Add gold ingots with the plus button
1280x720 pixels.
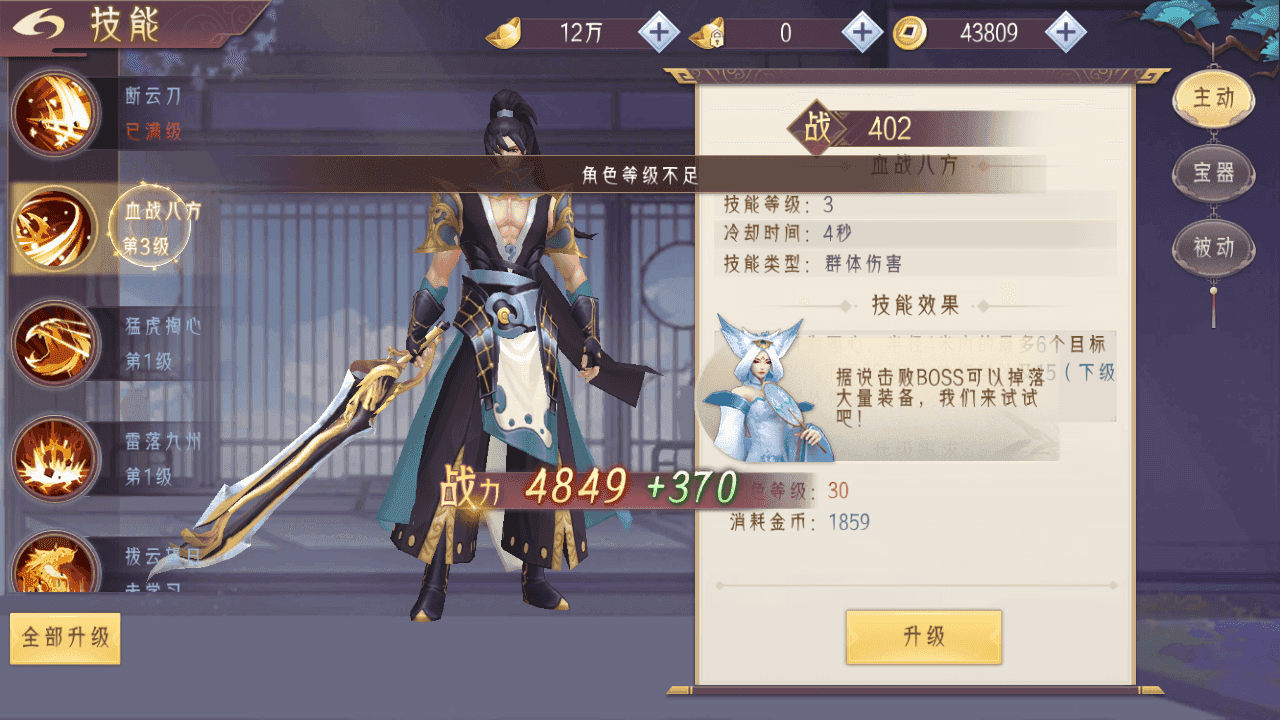coord(658,33)
